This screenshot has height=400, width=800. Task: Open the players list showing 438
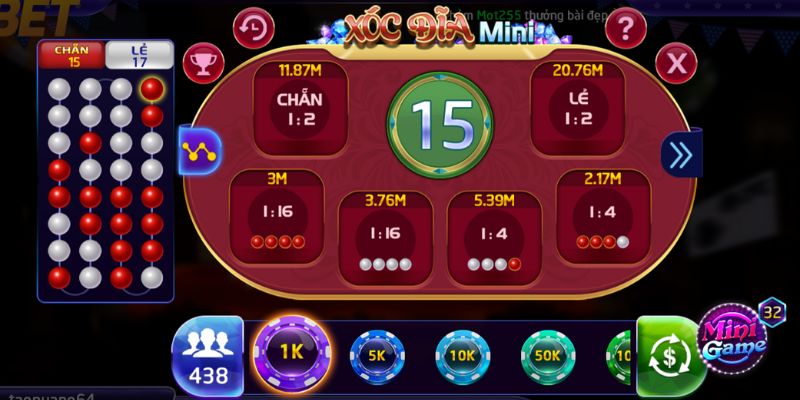(x=208, y=355)
